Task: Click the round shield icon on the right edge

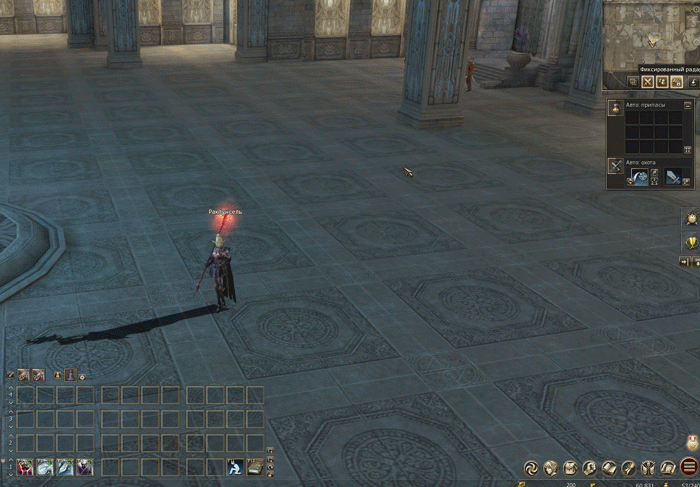Action: coord(689,217)
